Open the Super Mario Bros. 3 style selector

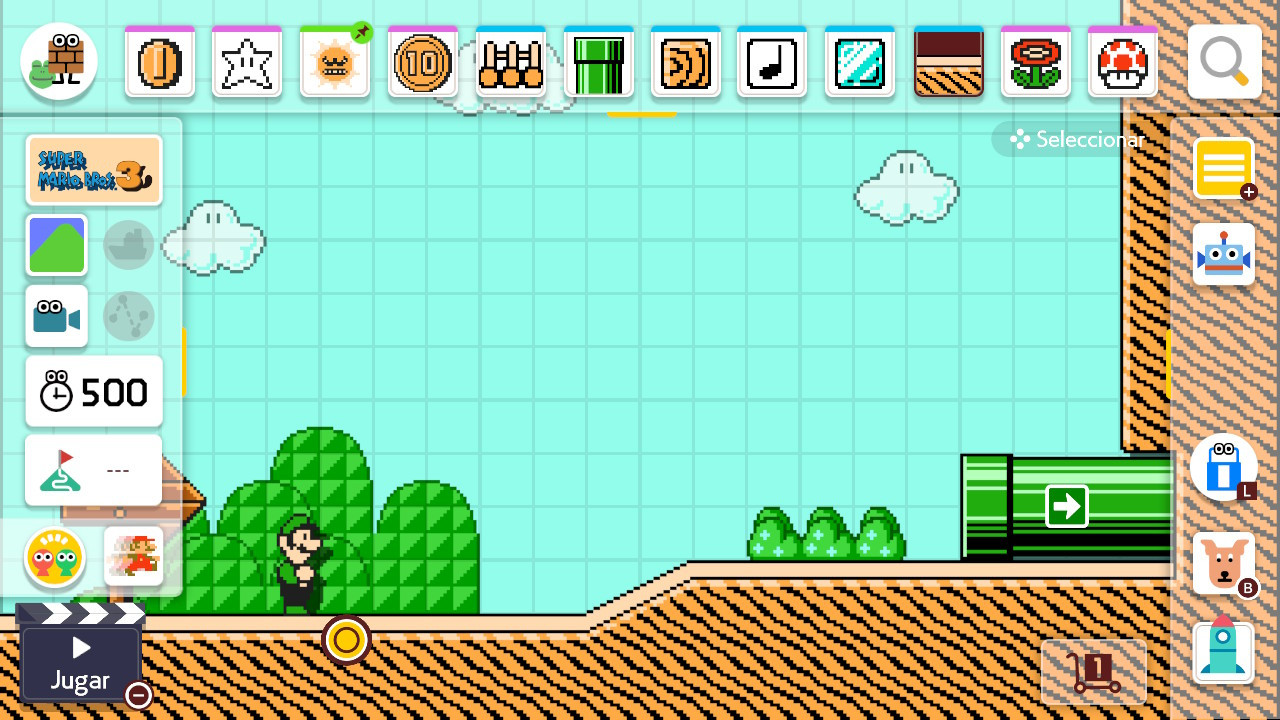pos(93,169)
